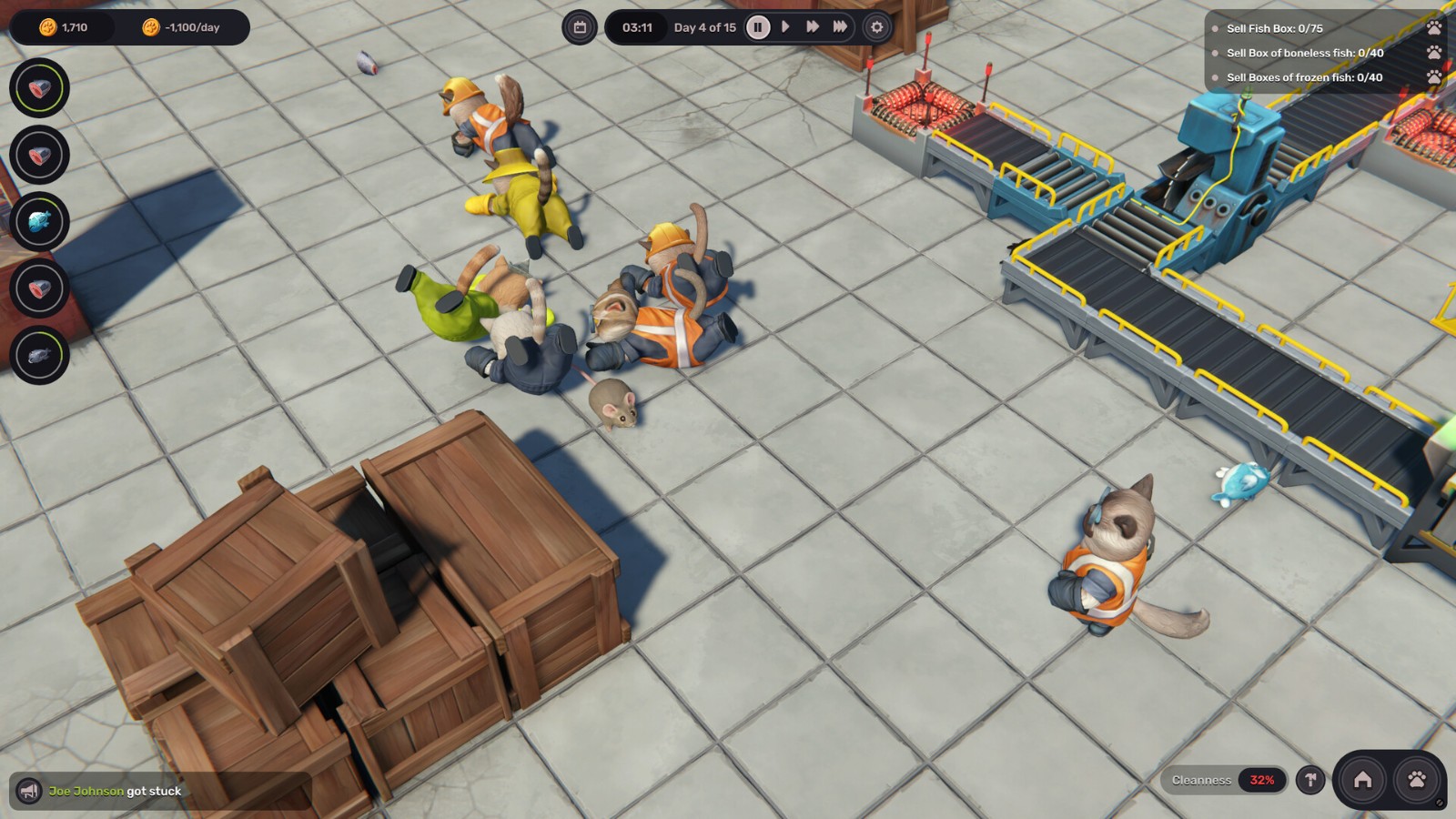Click the 'Sell Fish Box' objective
The width and height of the screenshot is (1456, 819).
coord(1274,28)
